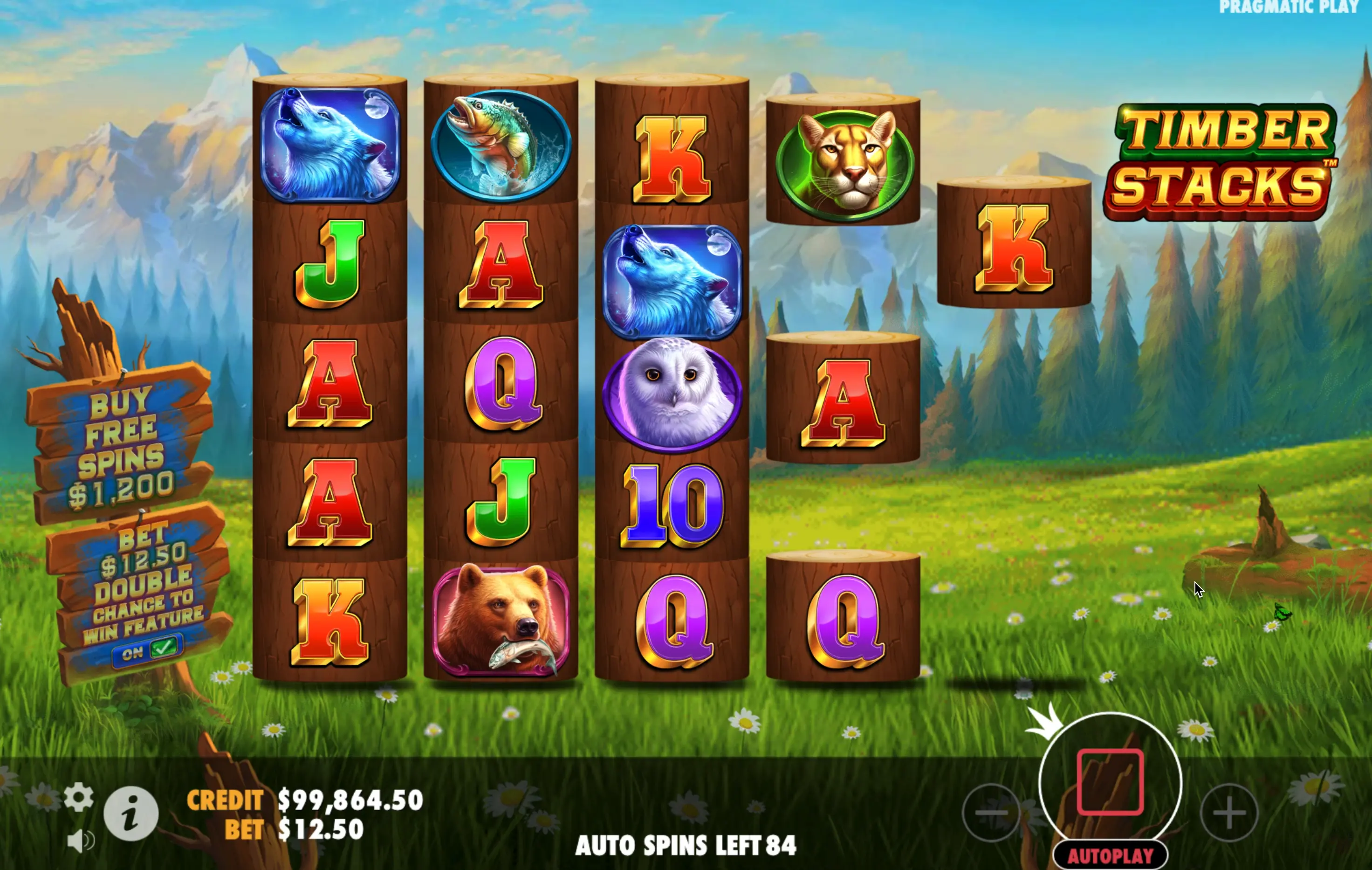Increase the bet with the plus button
This screenshot has width=1372, height=870.
pyautogui.click(x=1228, y=812)
